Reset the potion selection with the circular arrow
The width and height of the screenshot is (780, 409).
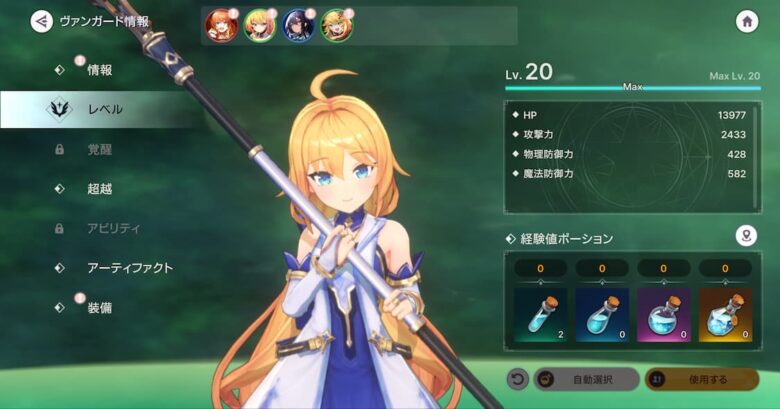(517, 380)
